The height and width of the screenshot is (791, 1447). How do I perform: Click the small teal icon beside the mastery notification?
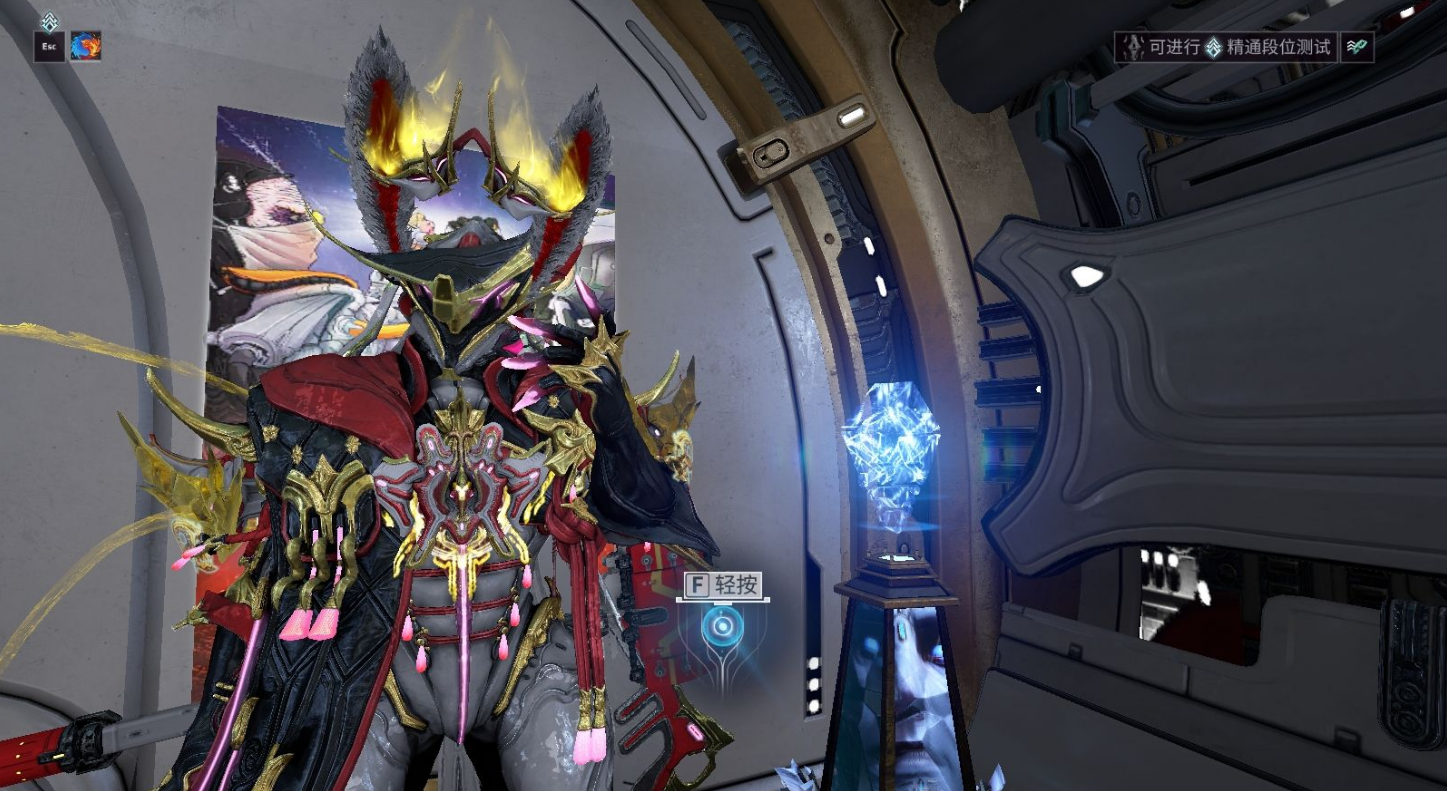click(1357, 47)
